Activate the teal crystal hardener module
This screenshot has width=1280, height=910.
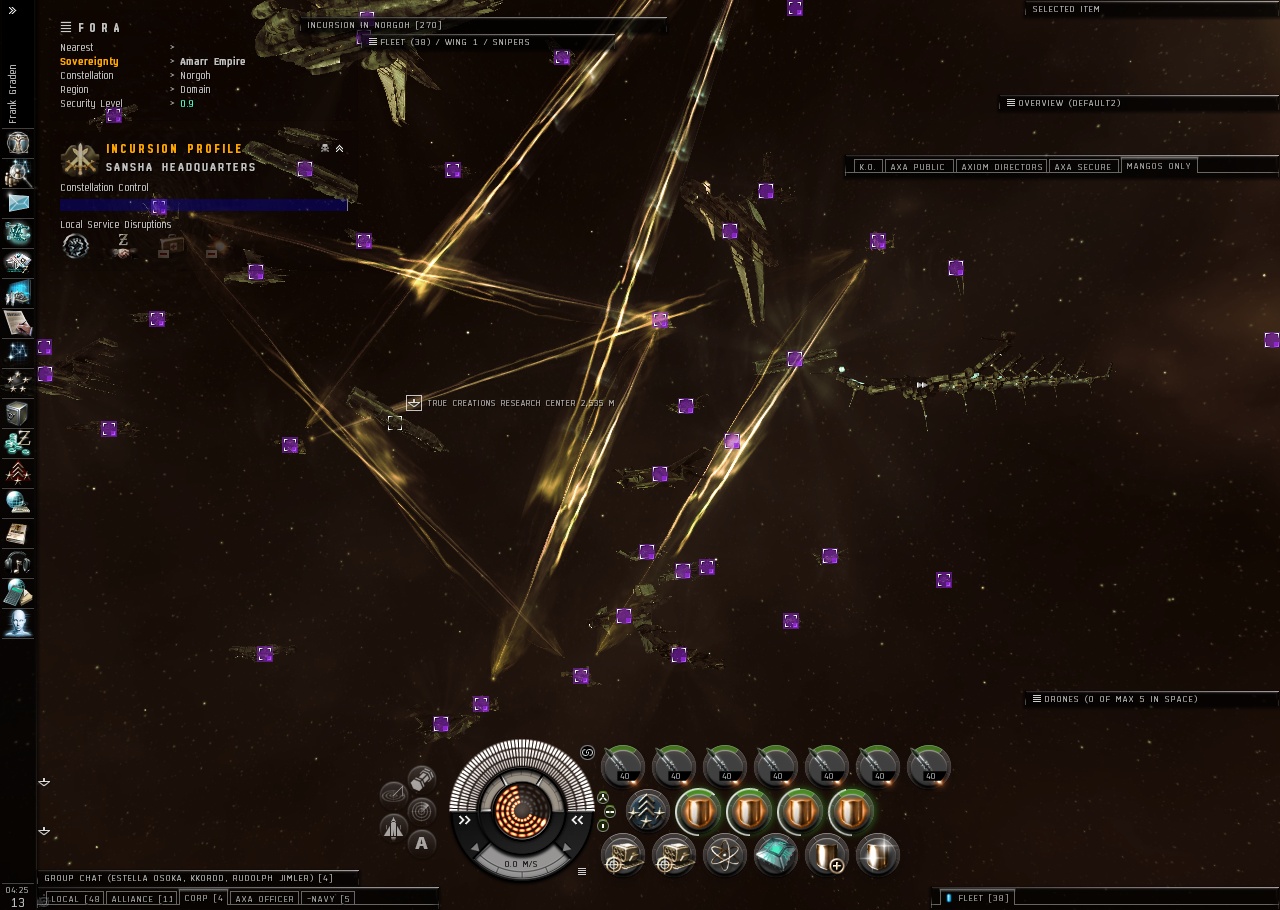(x=775, y=855)
